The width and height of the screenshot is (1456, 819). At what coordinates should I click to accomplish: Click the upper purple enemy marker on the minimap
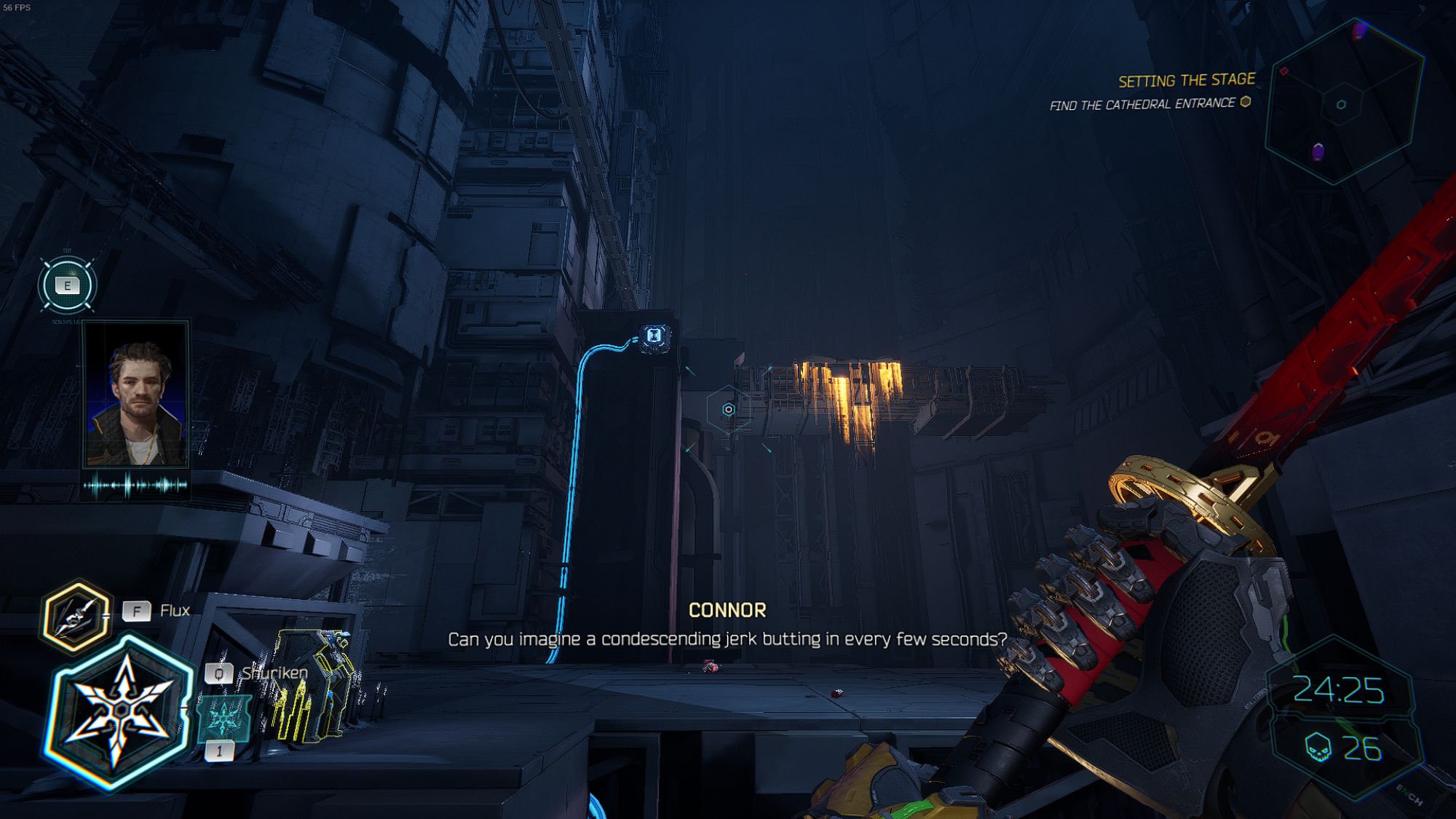click(1359, 29)
